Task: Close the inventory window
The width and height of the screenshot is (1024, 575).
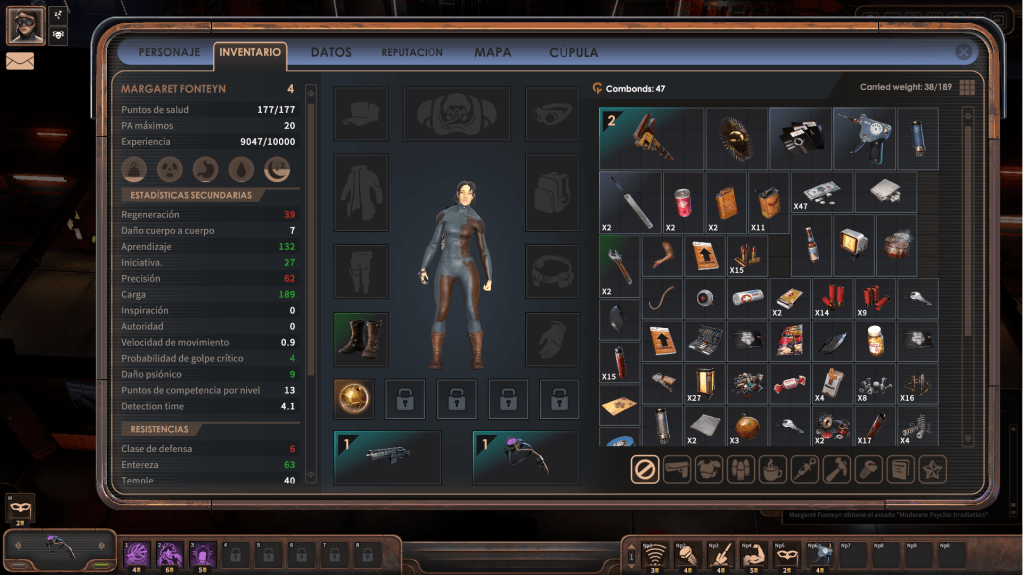Action: tap(963, 52)
